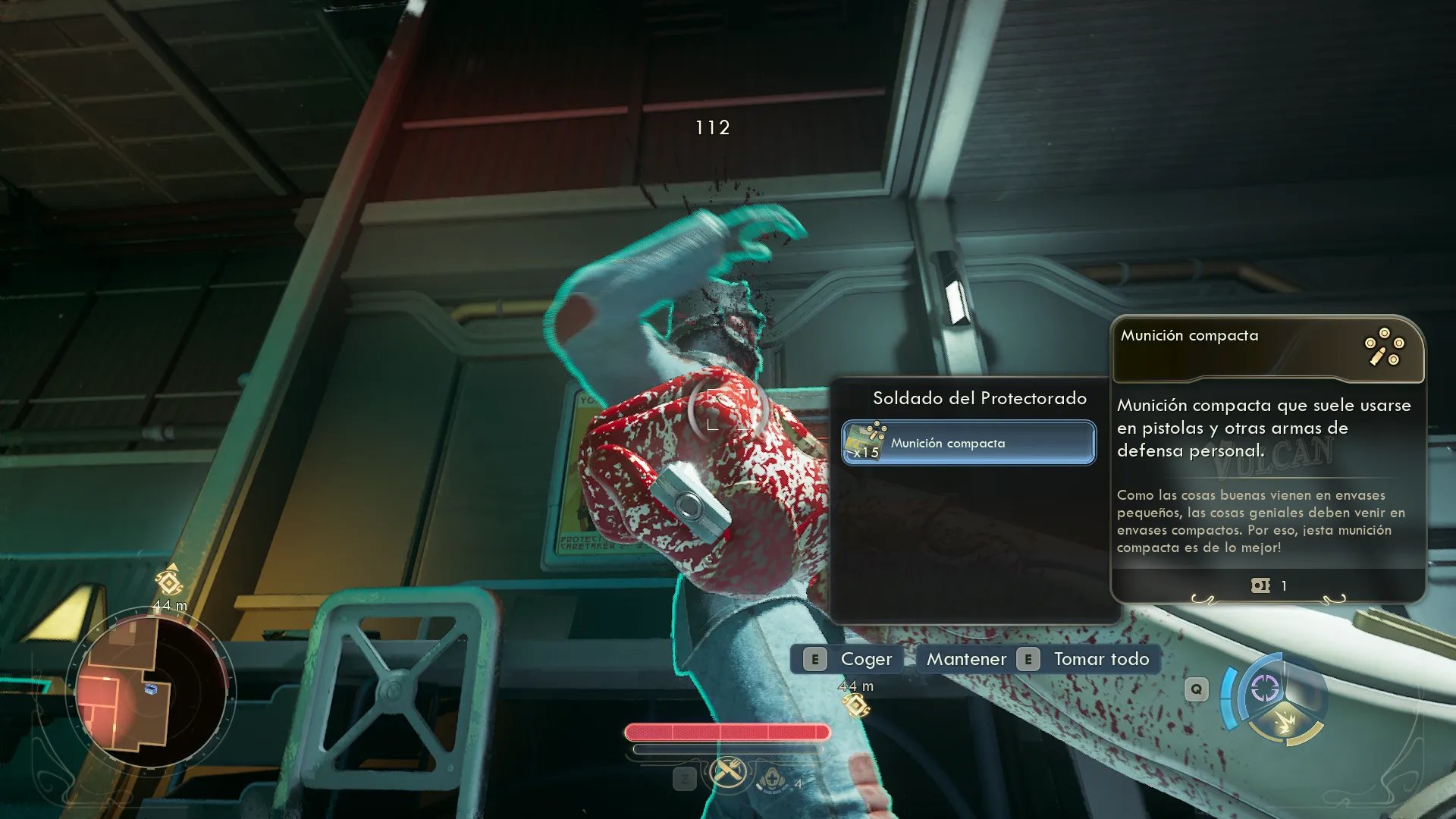This screenshot has height=819, width=1456.
Task: Choose Tomar todo to loot everything
Action: click(1086, 659)
